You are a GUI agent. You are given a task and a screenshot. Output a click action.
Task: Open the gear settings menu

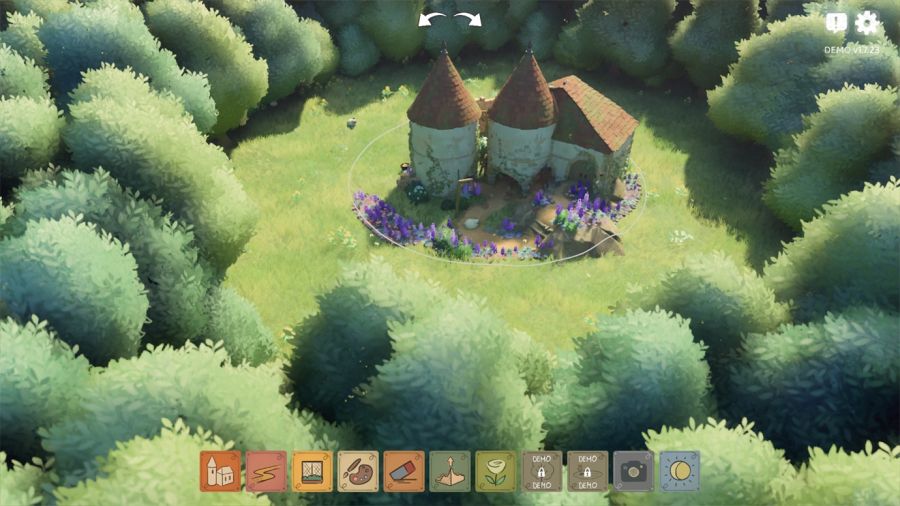coord(866,23)
